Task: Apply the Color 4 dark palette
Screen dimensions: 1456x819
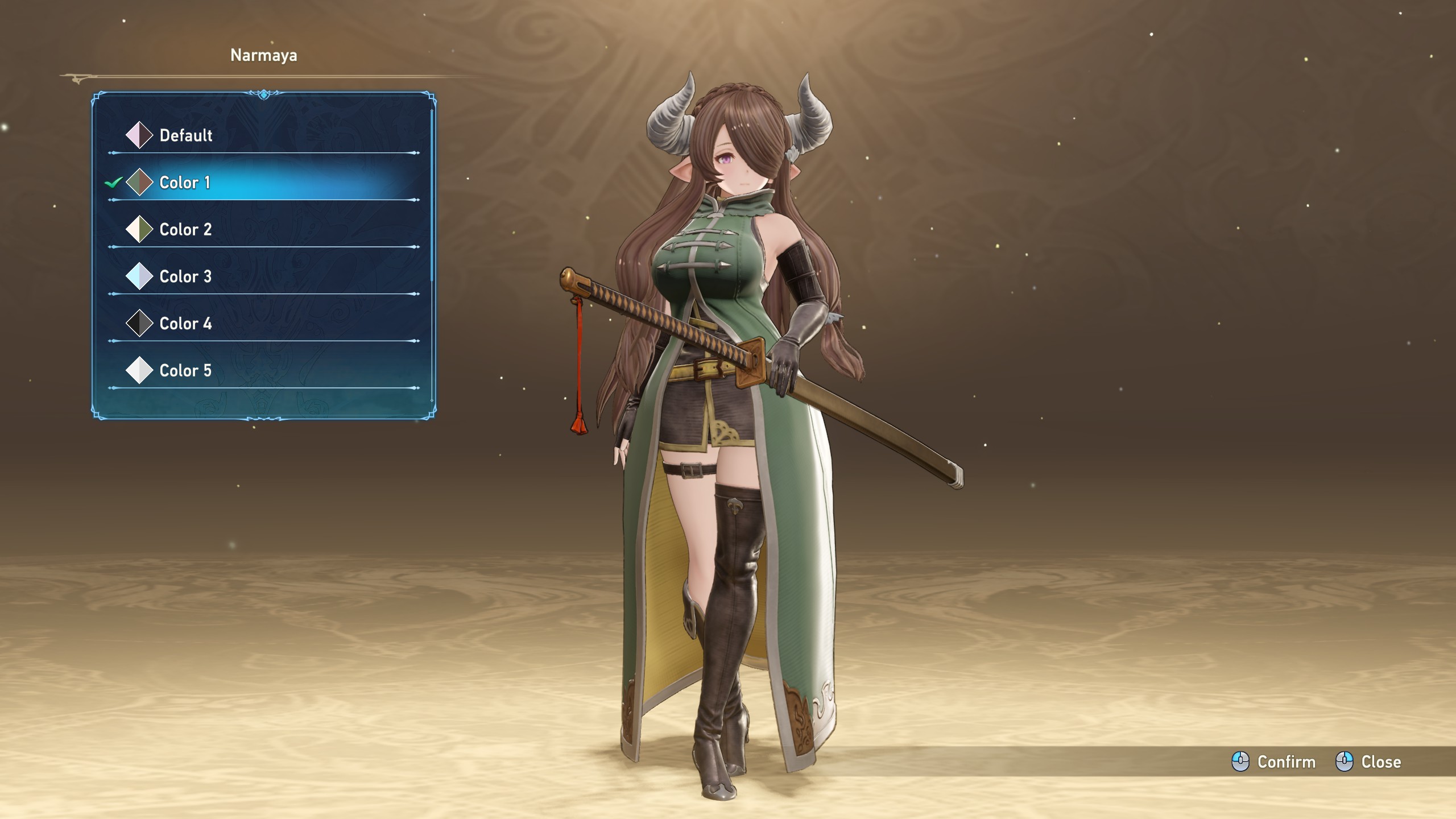Action: click(185, 324)
